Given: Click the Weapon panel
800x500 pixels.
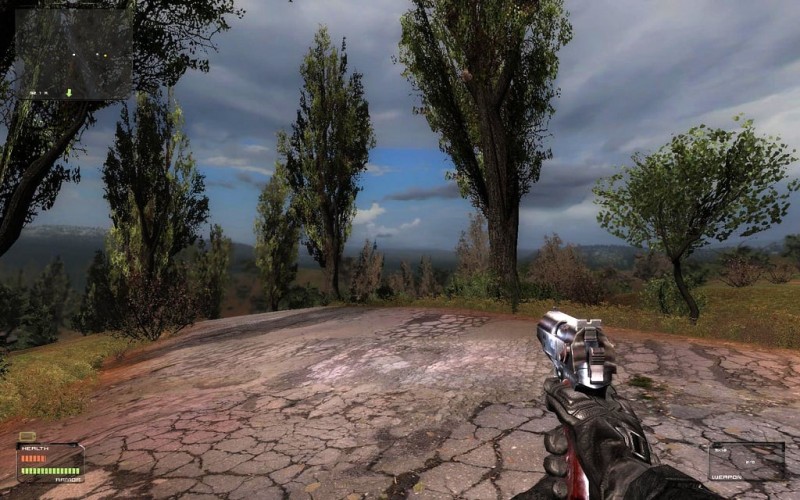Looking at the screenshot, I should tap(747, 462).
